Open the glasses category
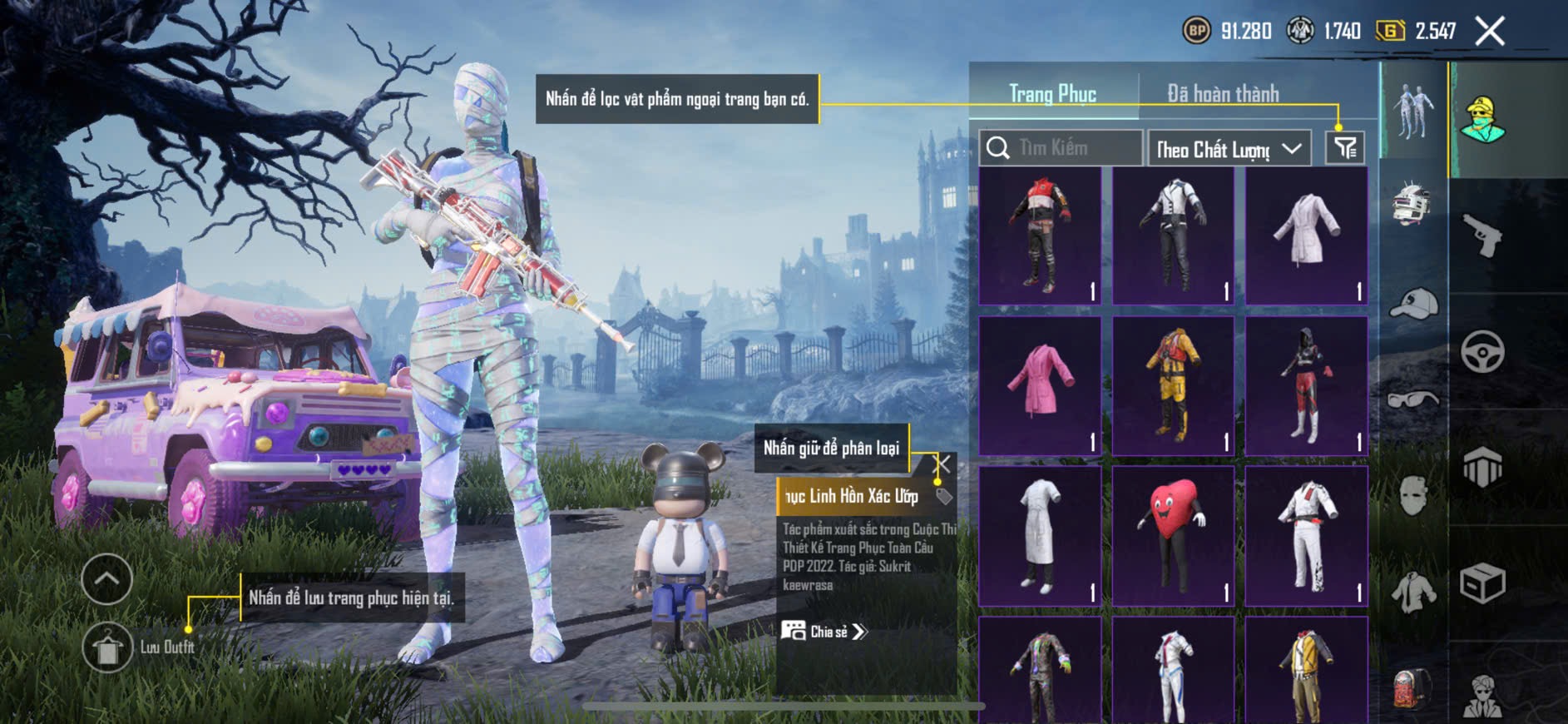This screenshot has height=724, width=1568. 1412,400
